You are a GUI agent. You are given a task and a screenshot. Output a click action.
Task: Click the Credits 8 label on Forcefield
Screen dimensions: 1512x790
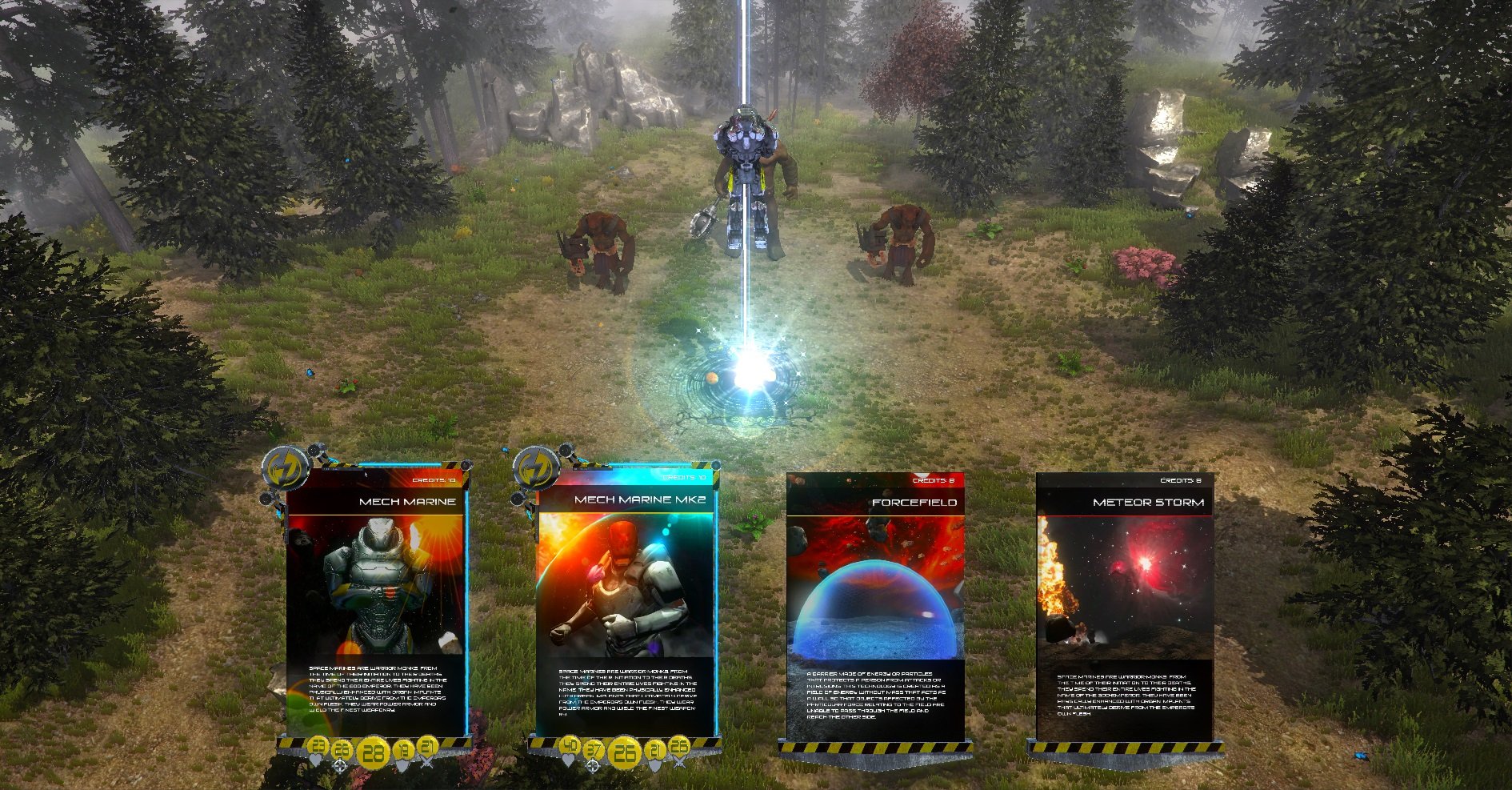tap(932, 481)
